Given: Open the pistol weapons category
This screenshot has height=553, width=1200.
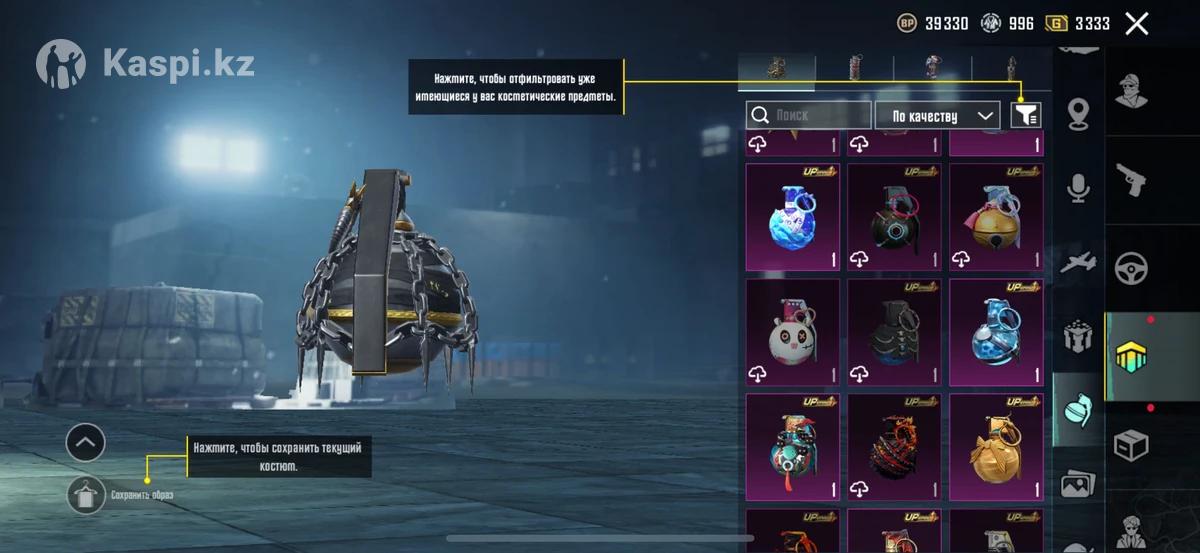Looking at the screenshot, I should (1132, 180).
